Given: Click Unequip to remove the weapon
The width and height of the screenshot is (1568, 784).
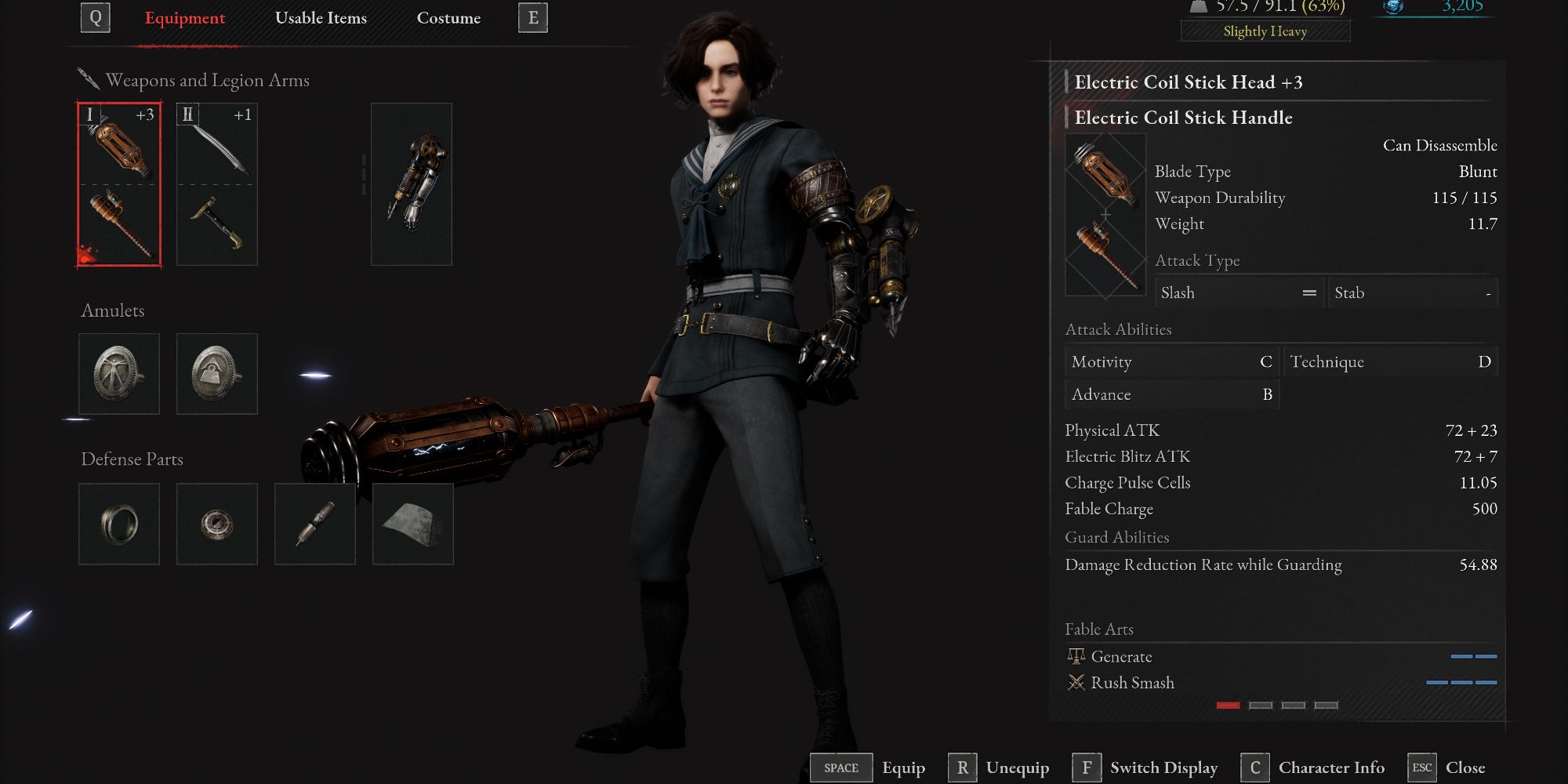Looking at the screenshot, I should coord(999,768).
